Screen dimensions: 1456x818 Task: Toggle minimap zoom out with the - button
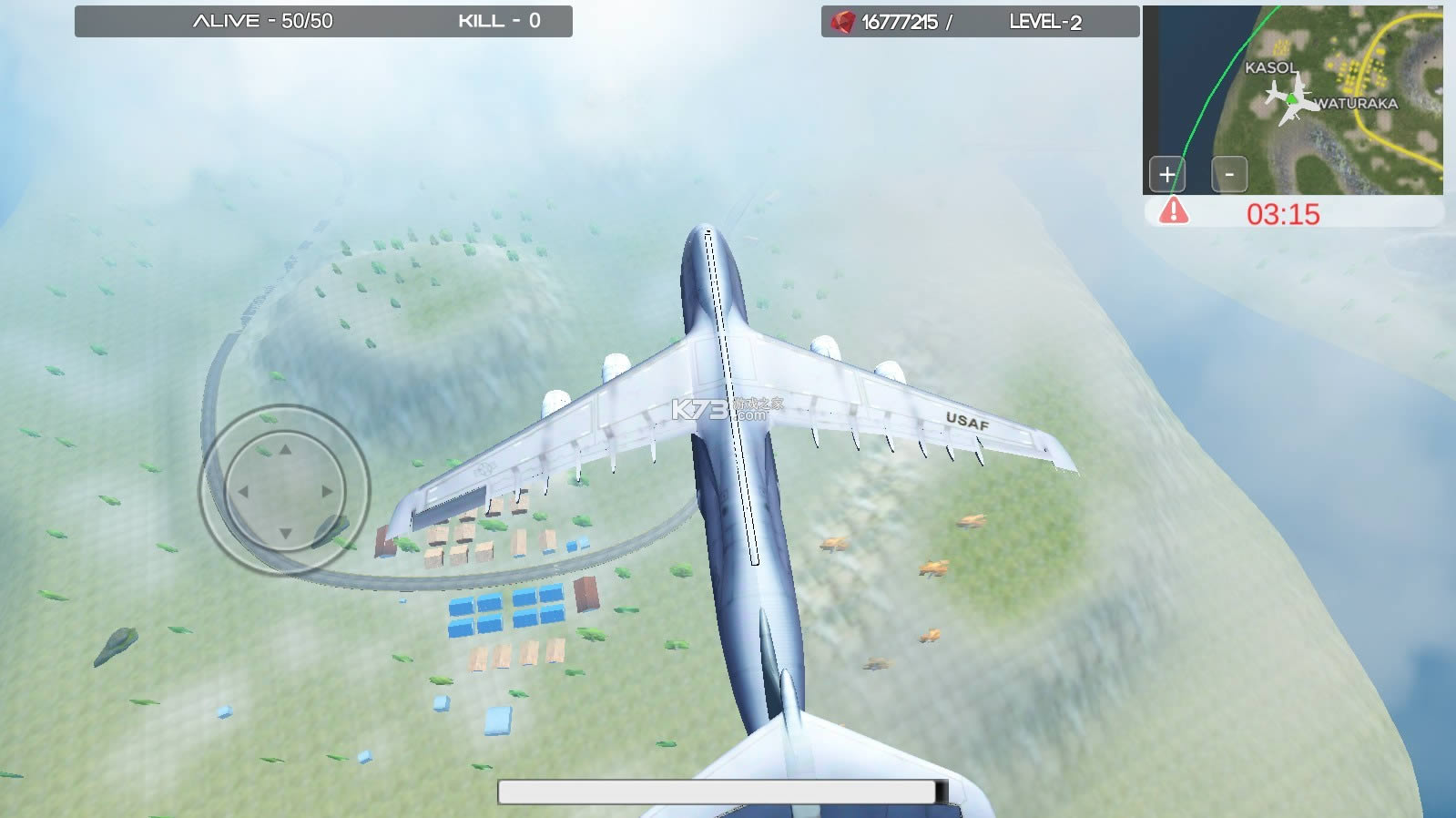1231,174
